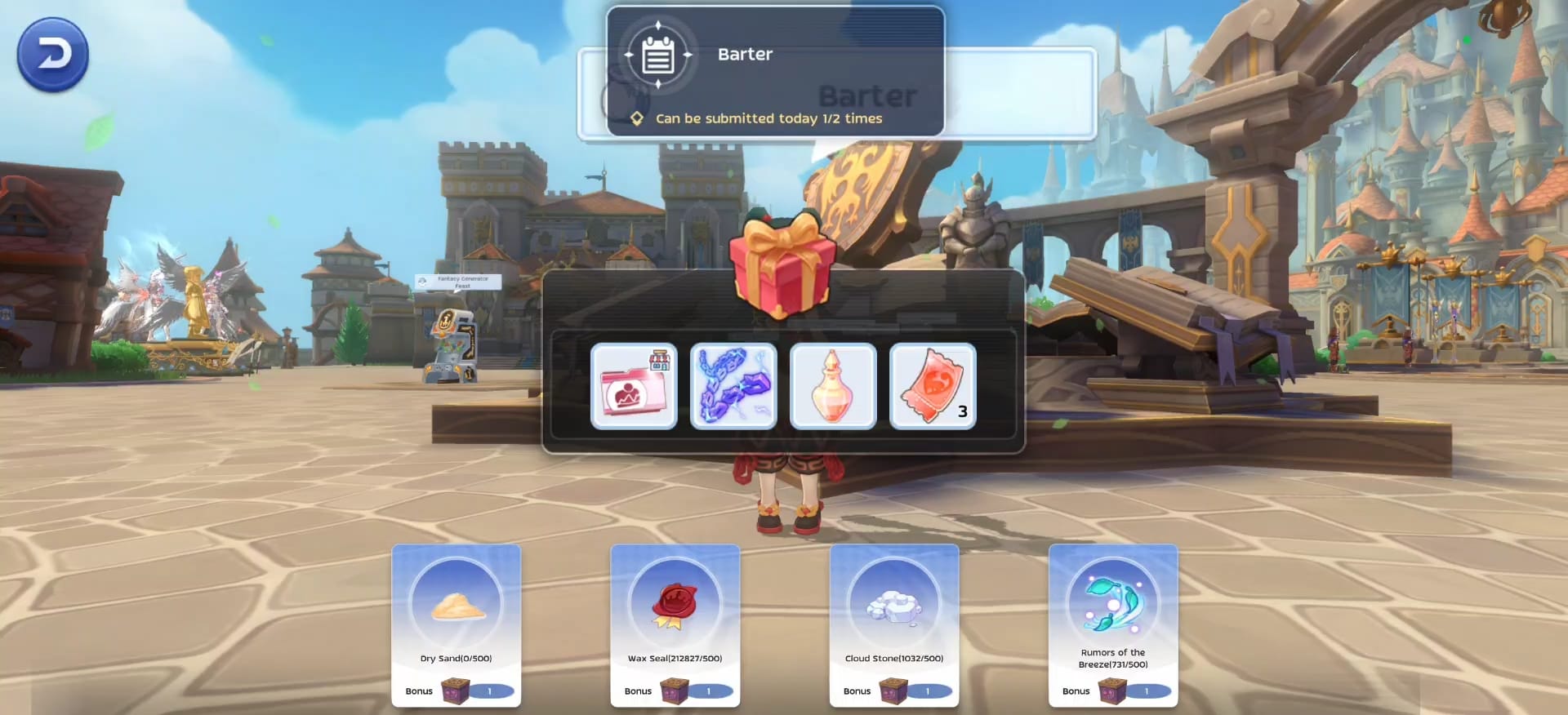Image resolution: width=1568 pixels, height=715 pixels.
Task: Choose the peach potion bottle reward
Action: click(833, 386)
